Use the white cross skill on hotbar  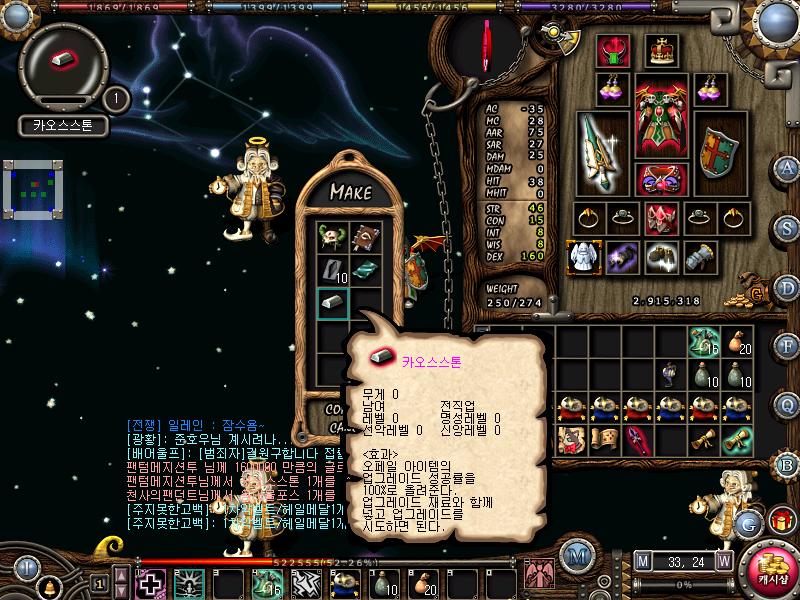pos(151,583)
